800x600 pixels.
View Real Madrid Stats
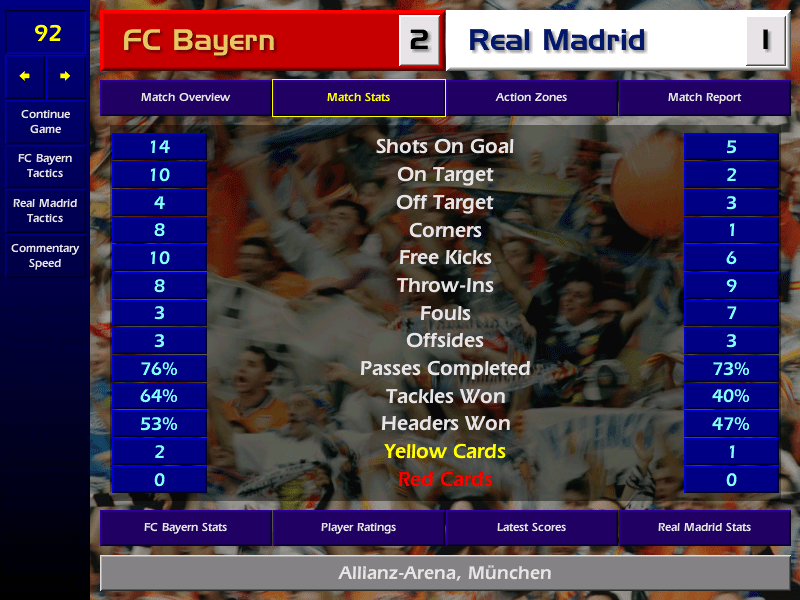(704, 527)
